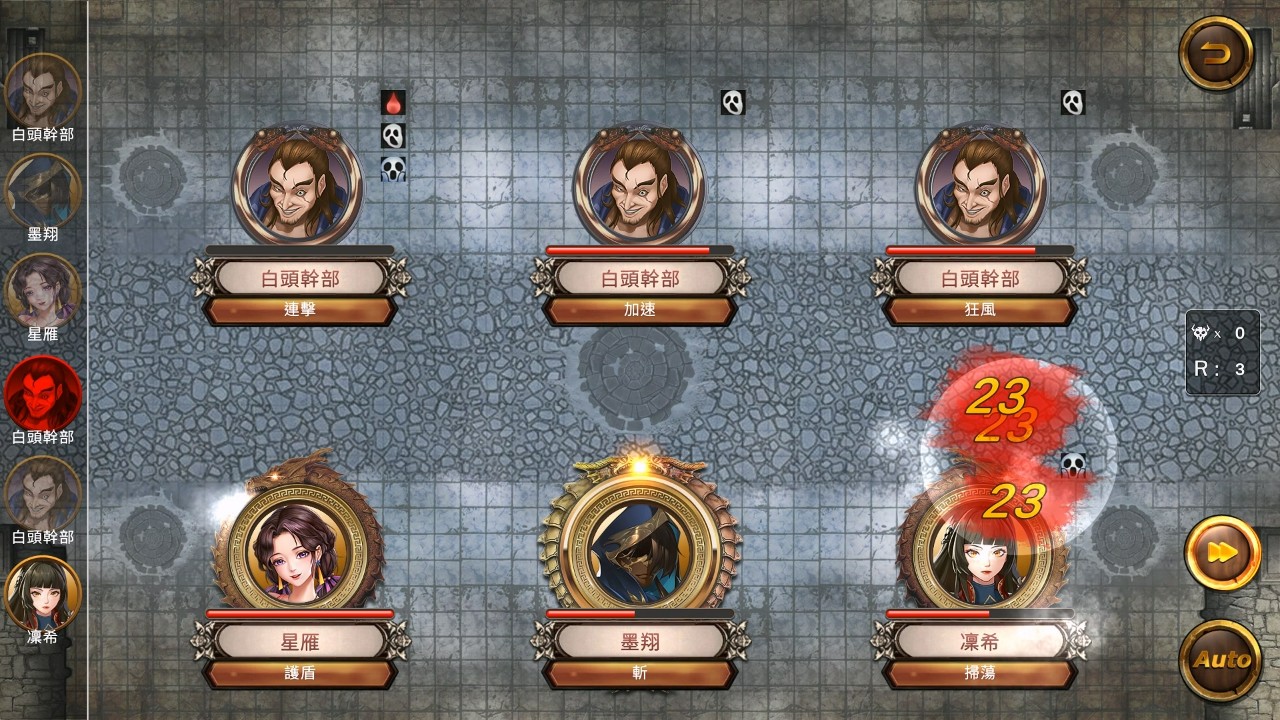Activate 墨翔's 斬 skill button
Viewport: 1280px width, 720px height.
(x=640, y=673)
